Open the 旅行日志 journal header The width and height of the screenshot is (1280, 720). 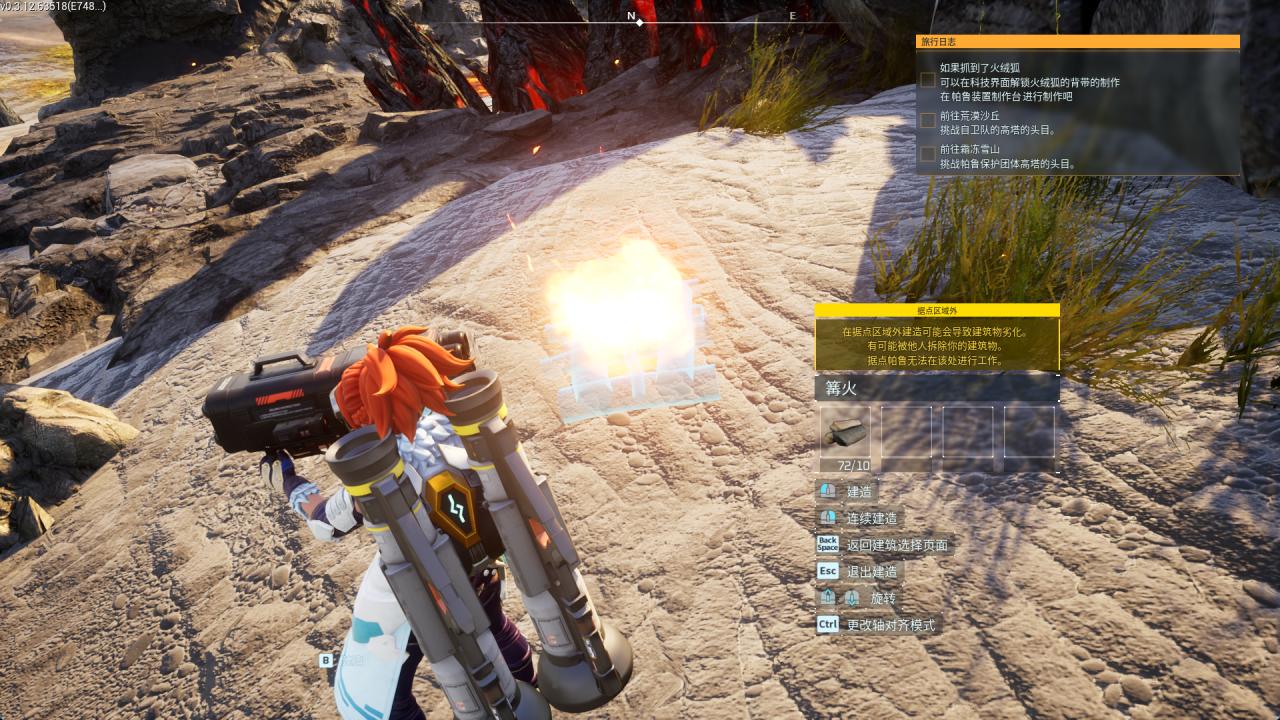tap(1077, 42)
